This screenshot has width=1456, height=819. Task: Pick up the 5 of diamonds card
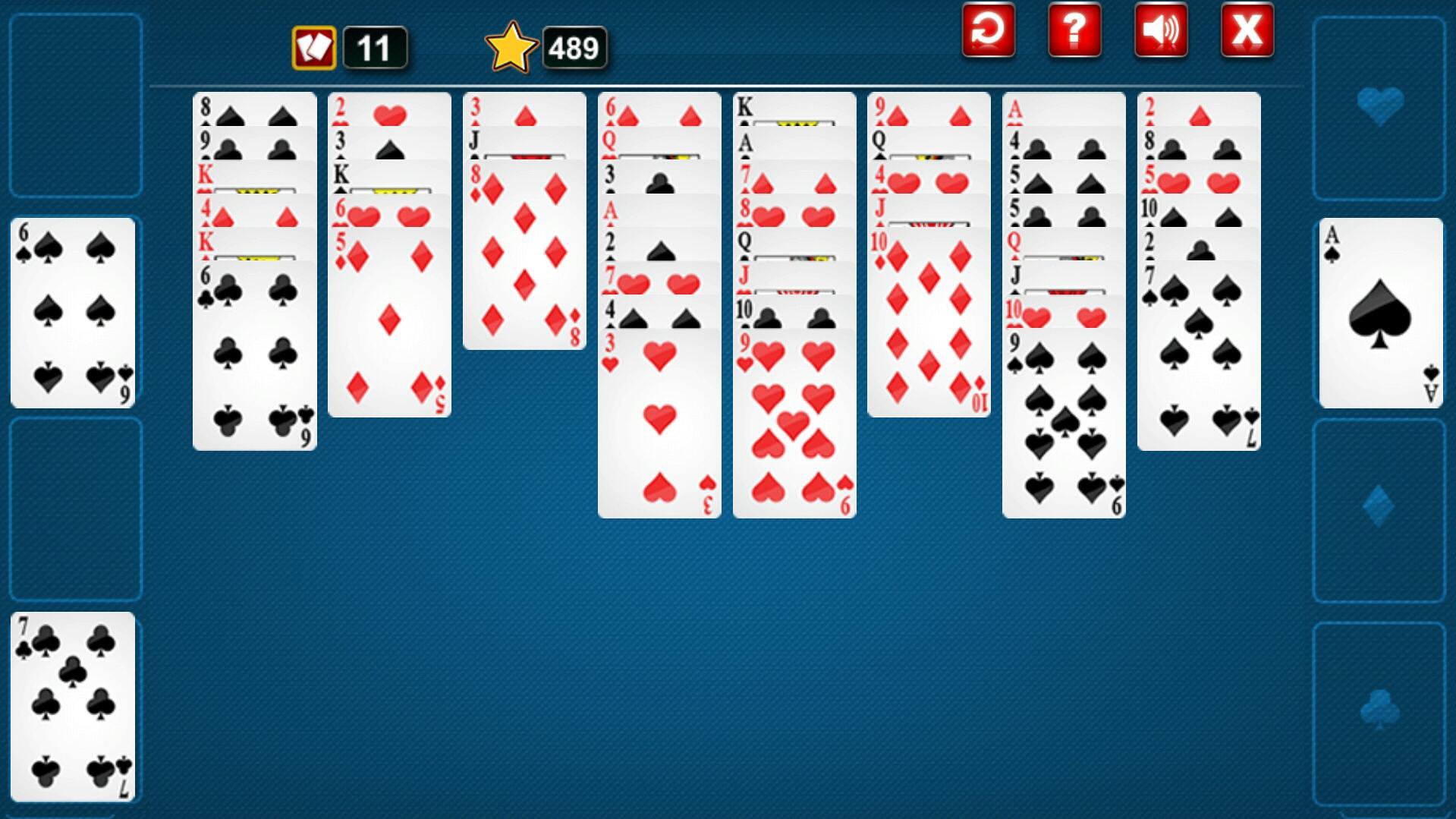tap(390, 326)
